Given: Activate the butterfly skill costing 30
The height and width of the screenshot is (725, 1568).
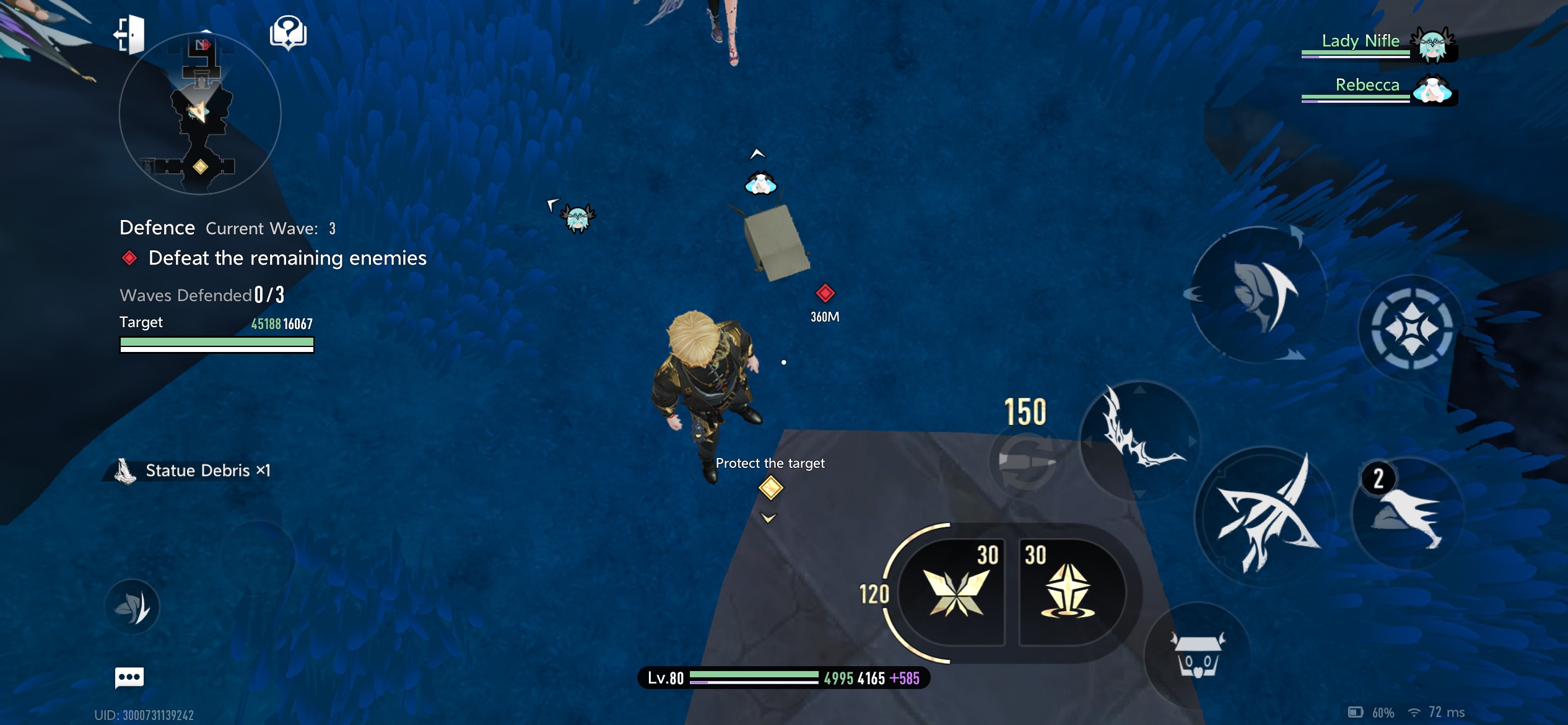Looking at the screenshot, I should [x=955, y=591].
